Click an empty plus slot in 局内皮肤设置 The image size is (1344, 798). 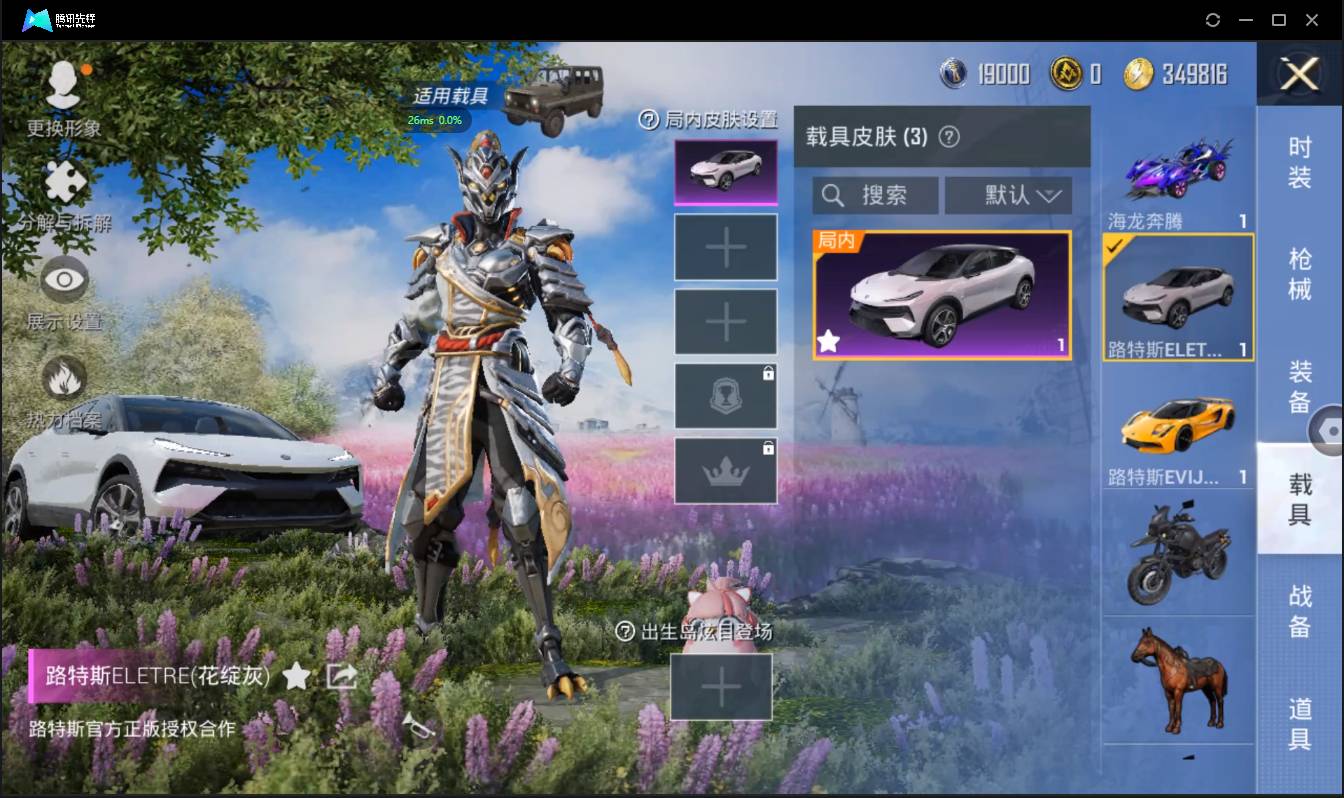726,247
